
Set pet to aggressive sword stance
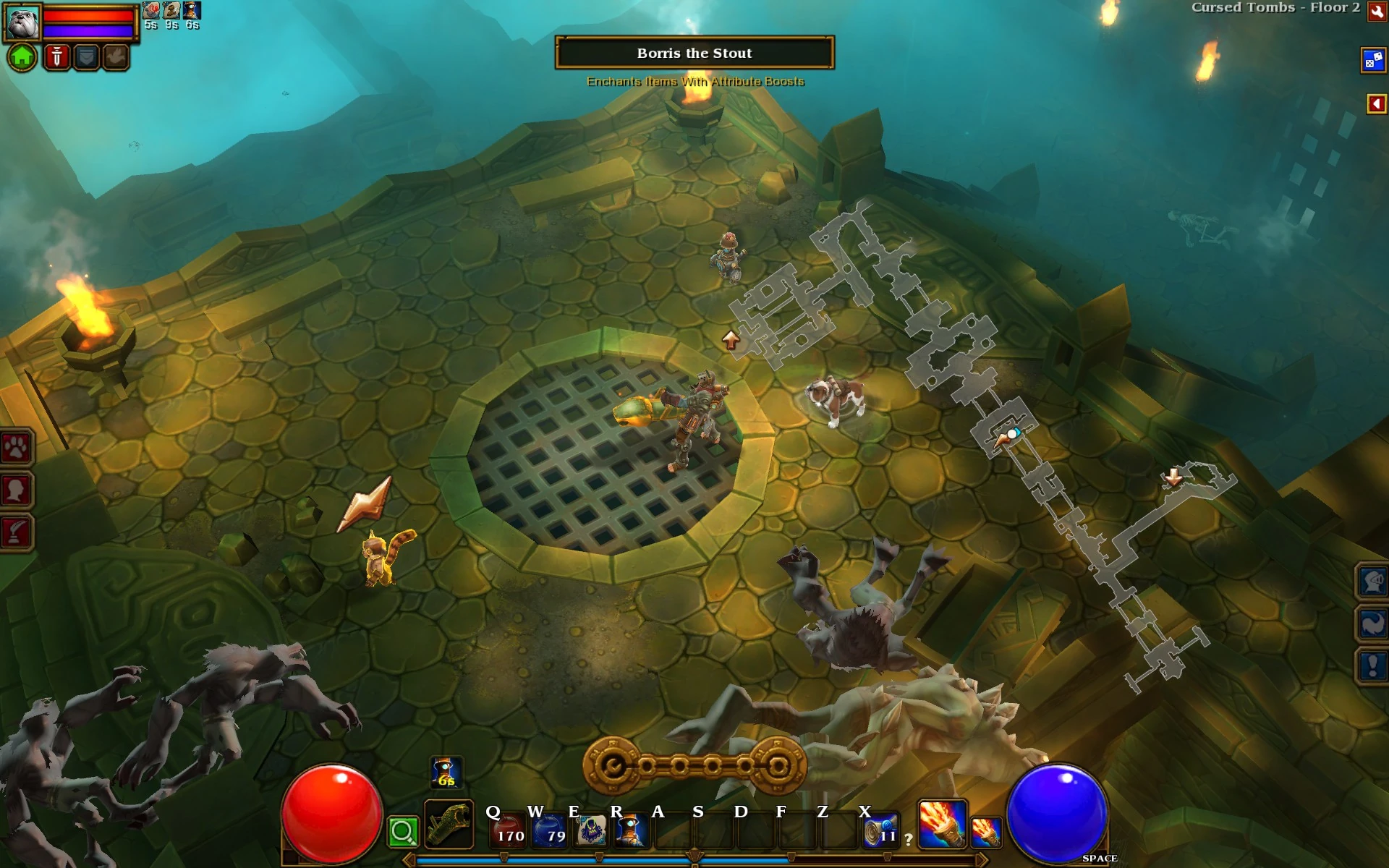click(x=56, y=56)
